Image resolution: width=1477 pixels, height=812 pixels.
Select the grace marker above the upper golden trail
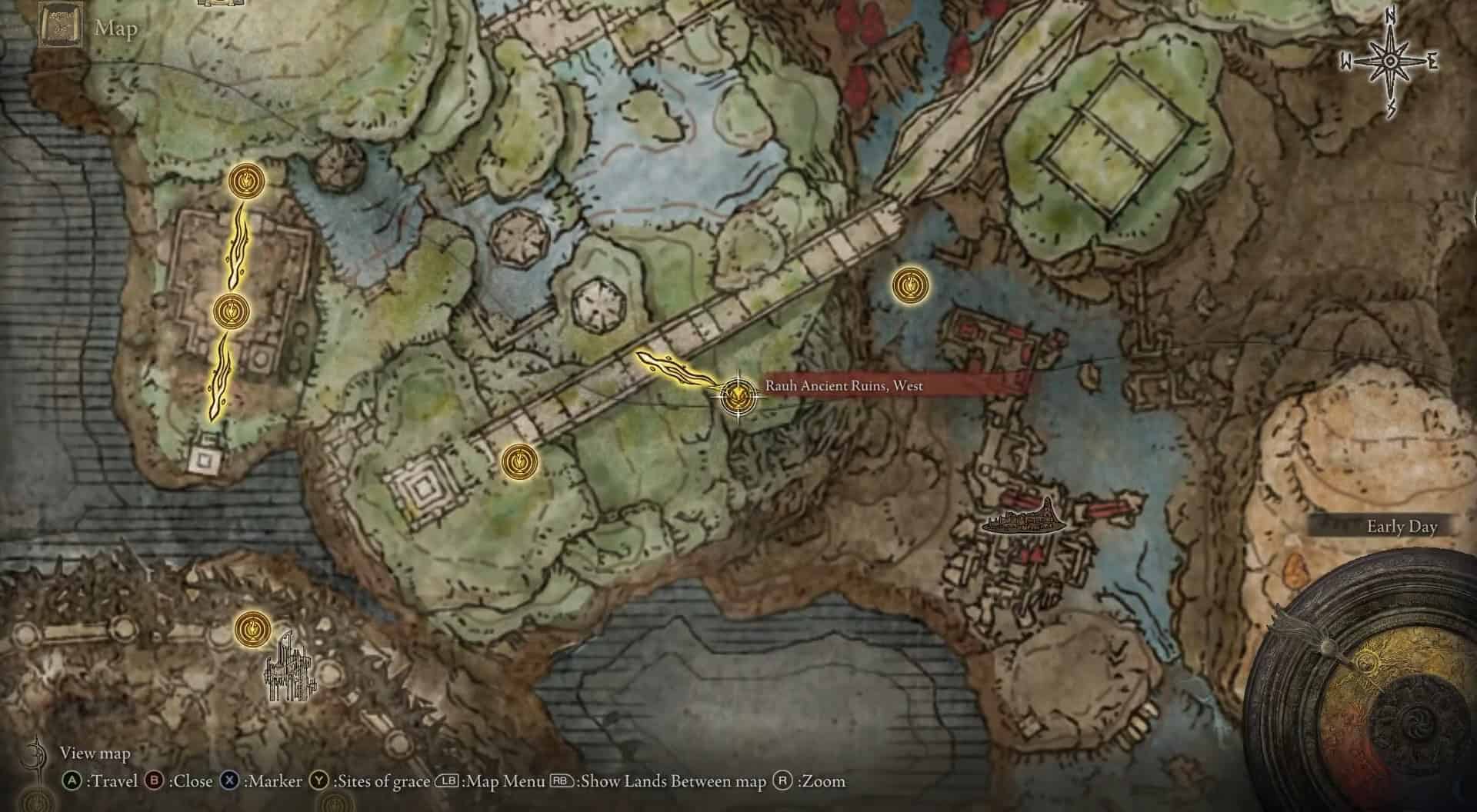click(x=247, y=181)
